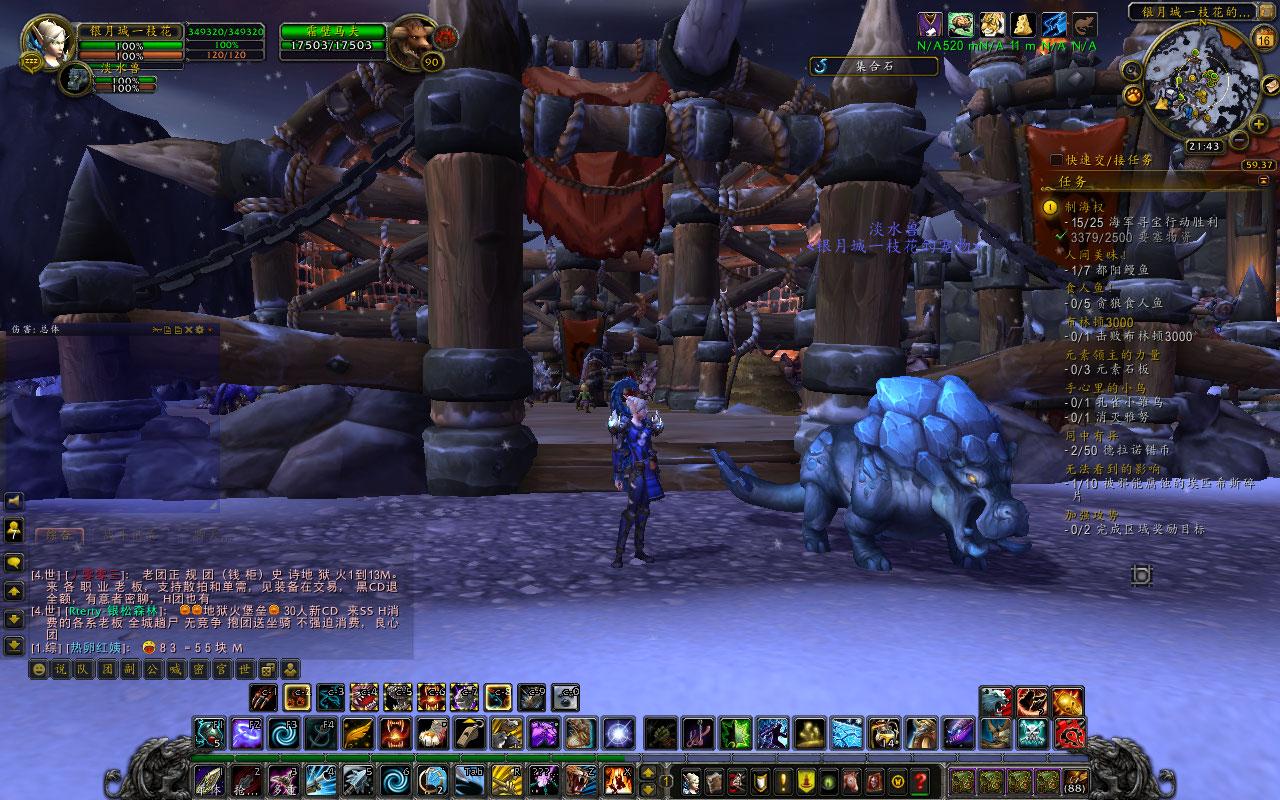Use the blue swirl ability bound to F3
The width and height of the screenshot is (1280, 800).
coord(284,733)
